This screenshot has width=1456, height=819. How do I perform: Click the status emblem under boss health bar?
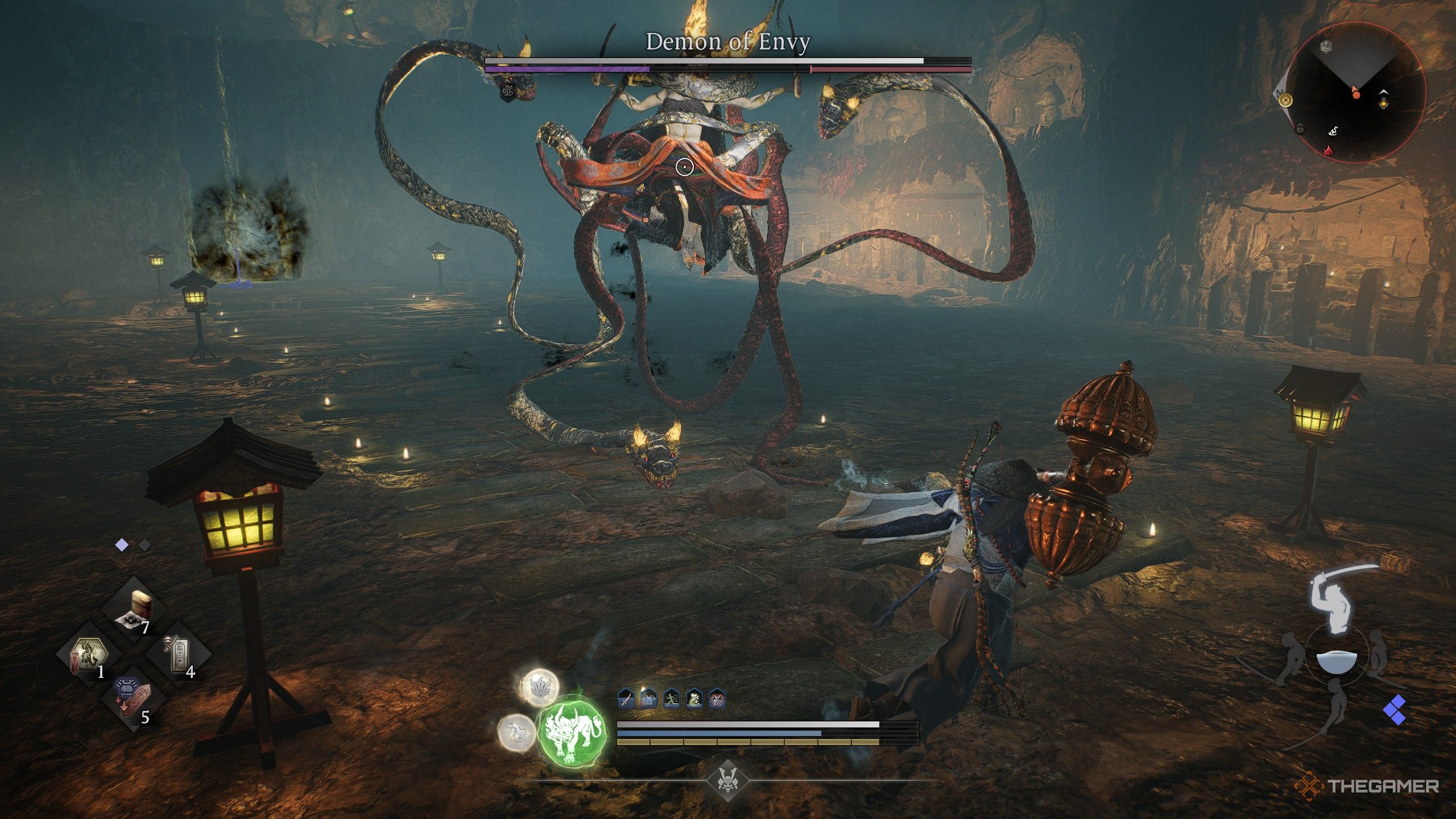click(x=508, y=90)
